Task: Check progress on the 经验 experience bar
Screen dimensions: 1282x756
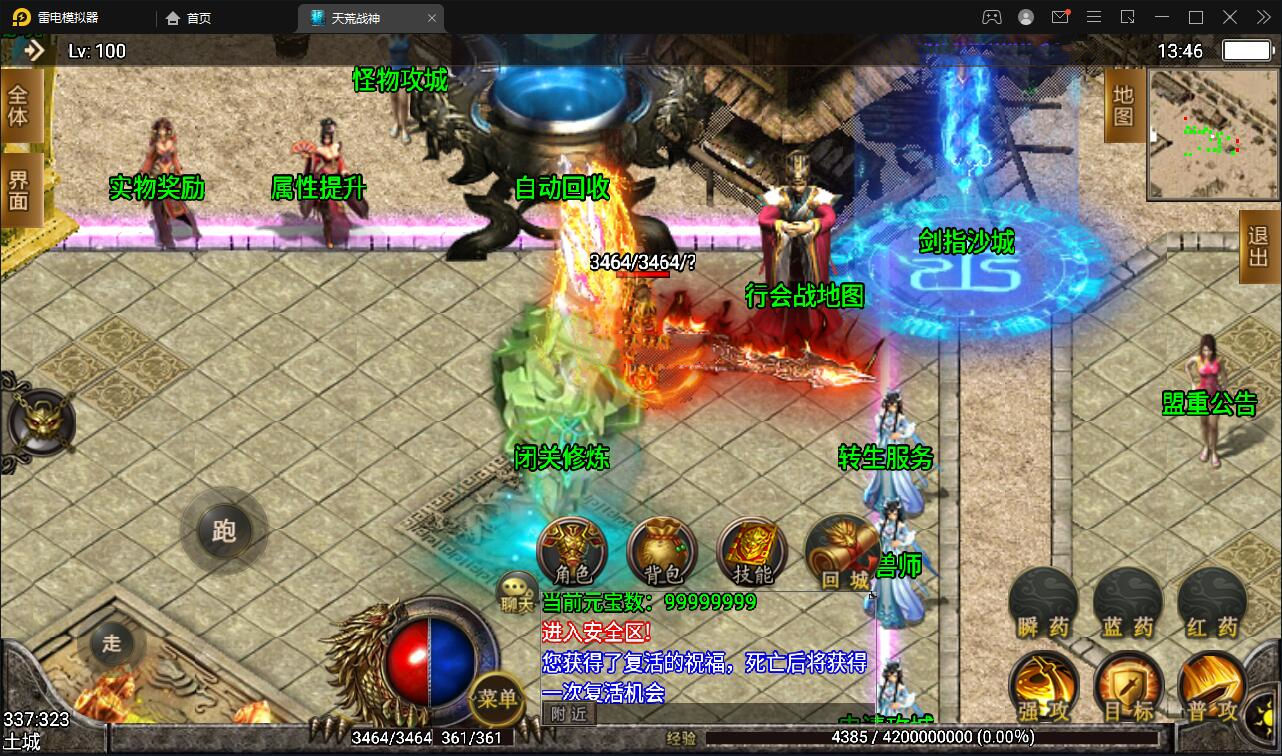Action: click(x=860, y=739)
